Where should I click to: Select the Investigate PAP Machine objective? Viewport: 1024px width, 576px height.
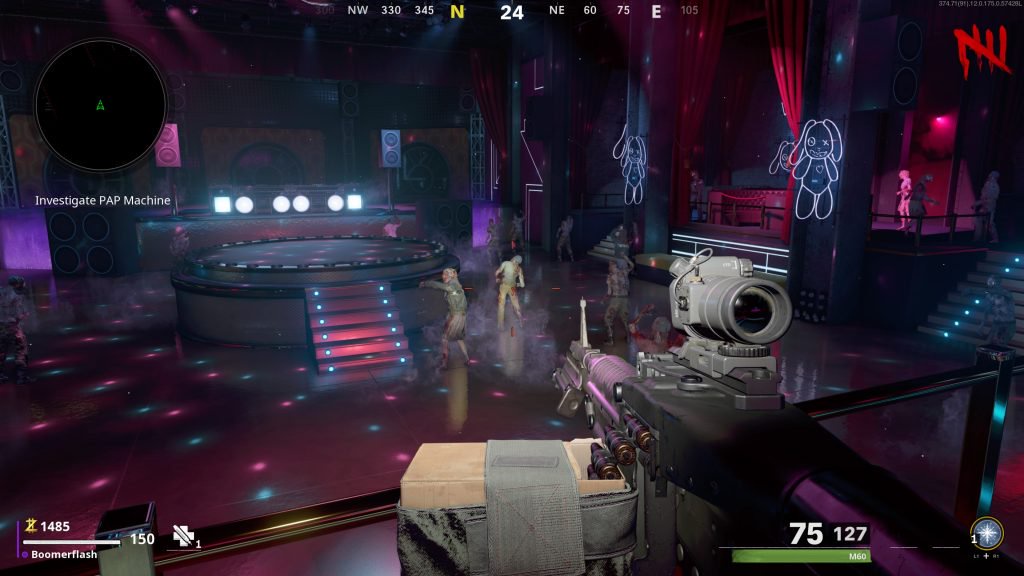coord(102,200)
